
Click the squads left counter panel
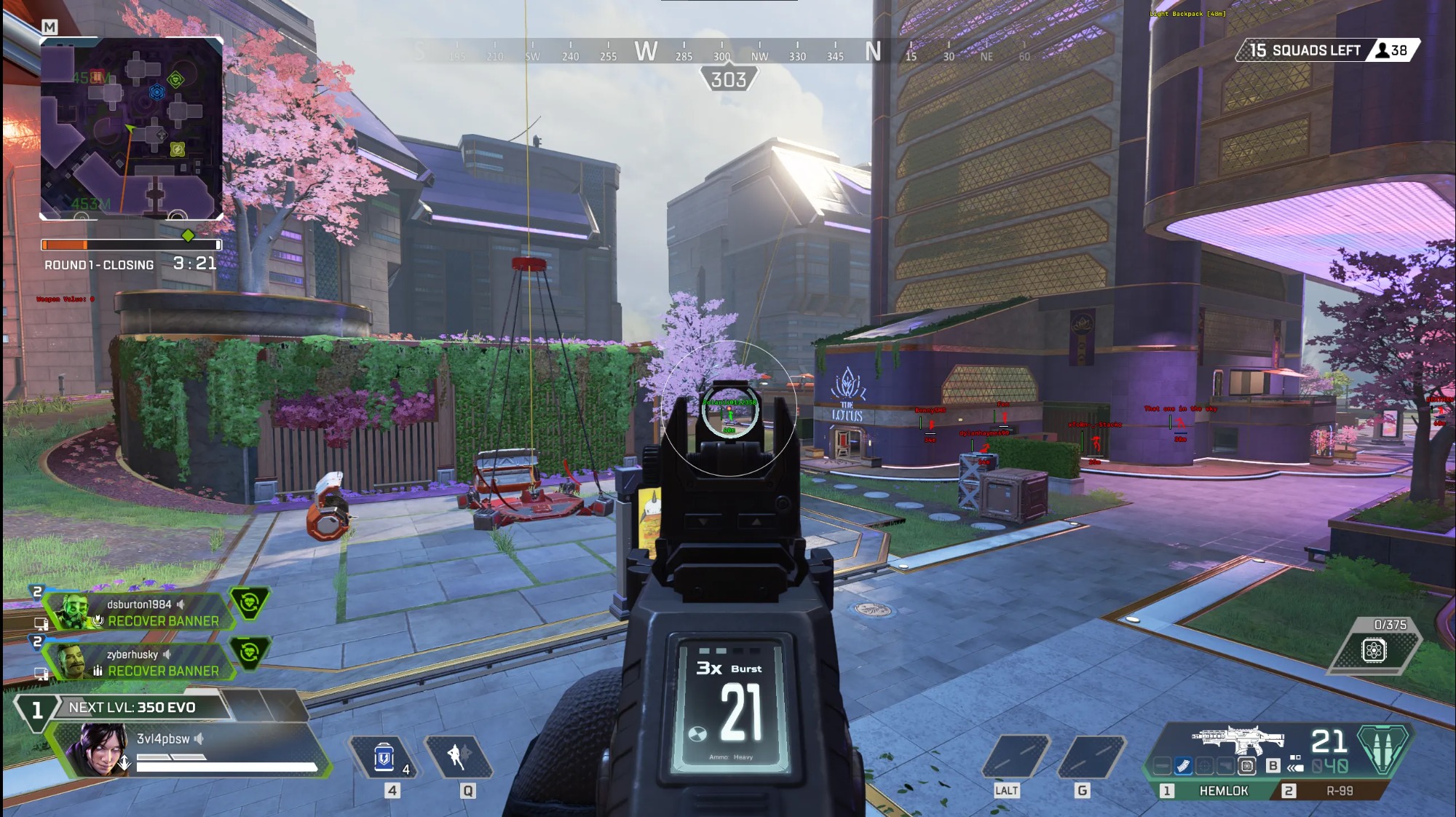coord(1327,50)
